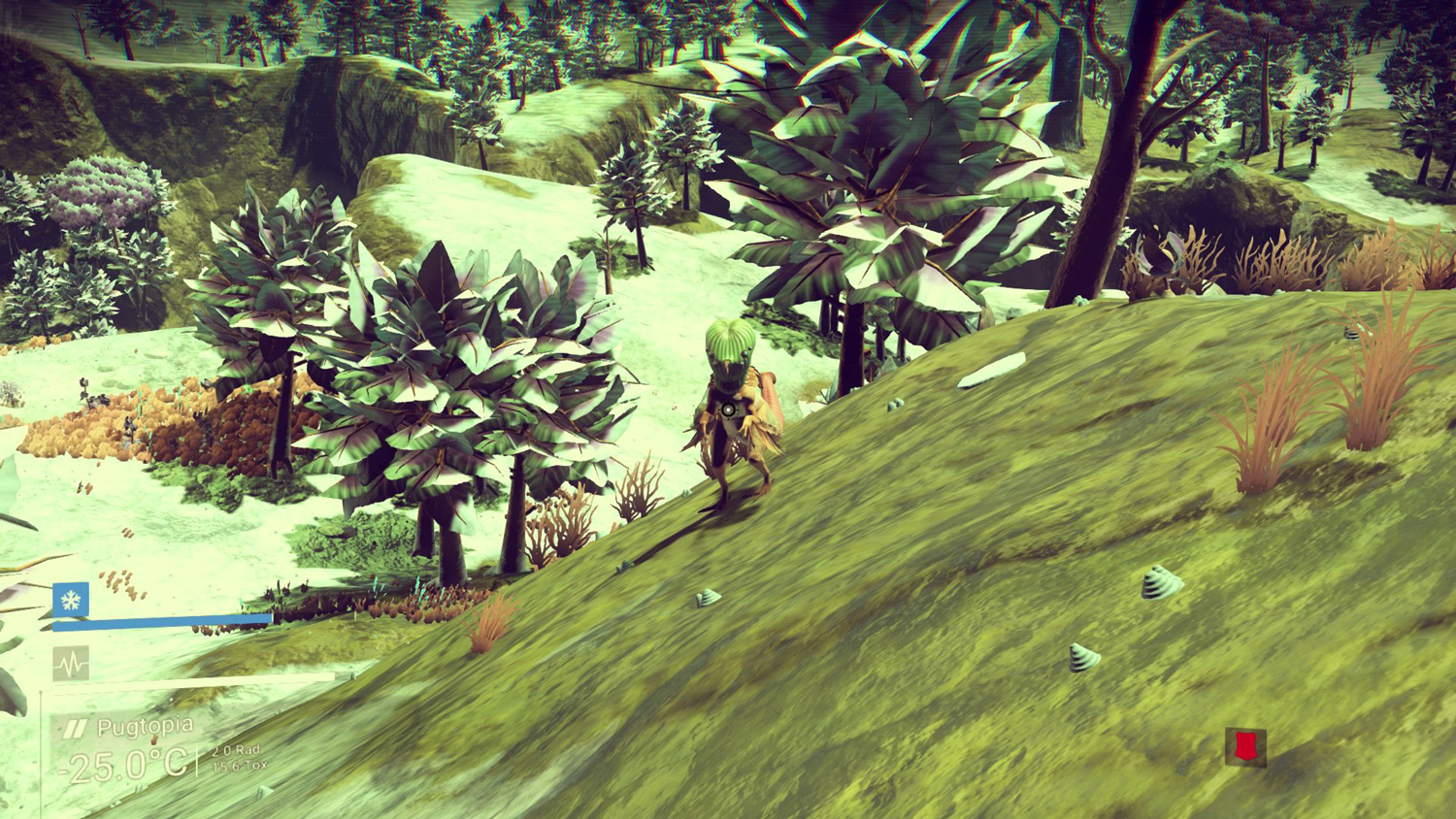Click the red shield marker icon
The width and height of the screenshot is (1456, 819).
click(x=1244, y=746)
